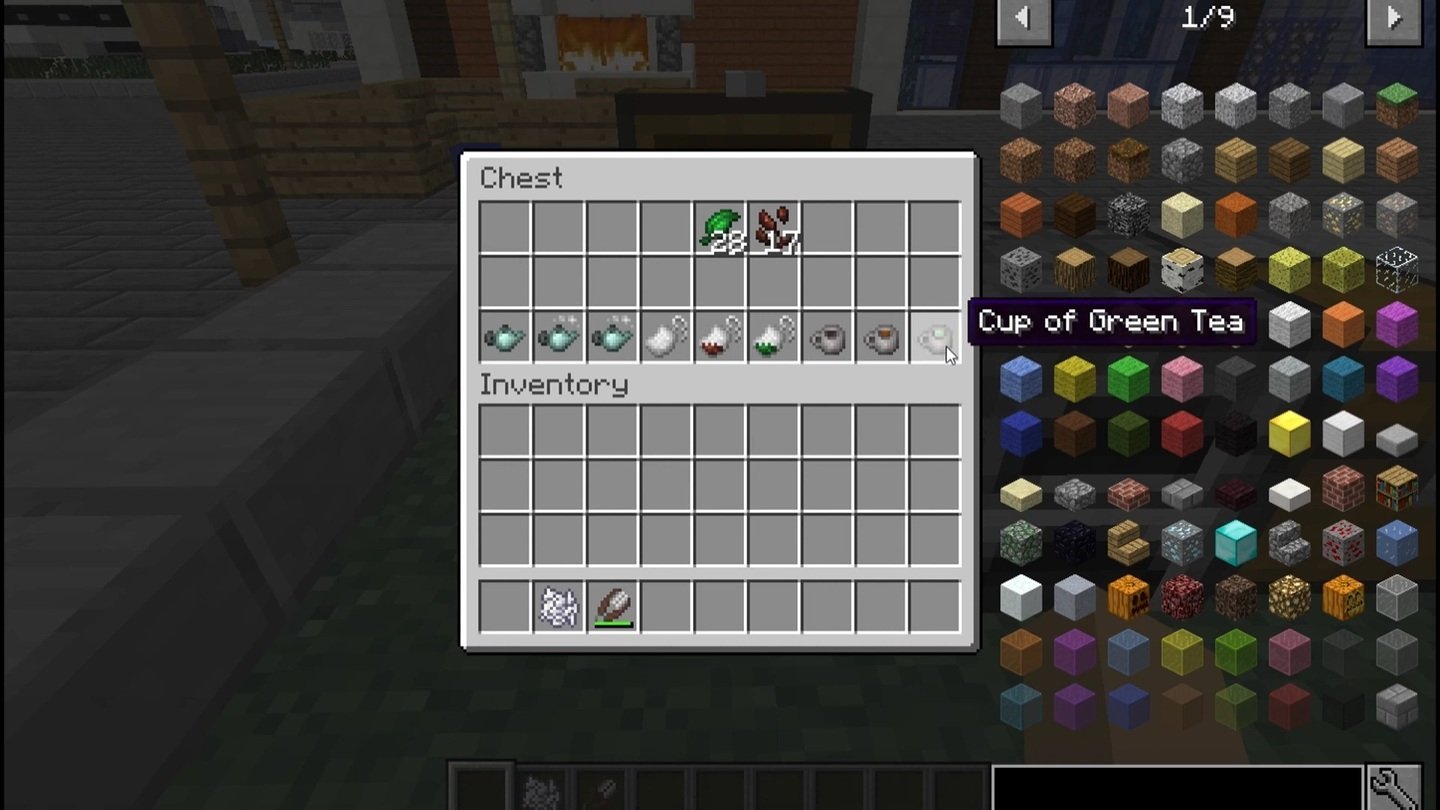1440x810 pixels.
Task: Grab the Cup of Green Tea
Action: (934, 339)
